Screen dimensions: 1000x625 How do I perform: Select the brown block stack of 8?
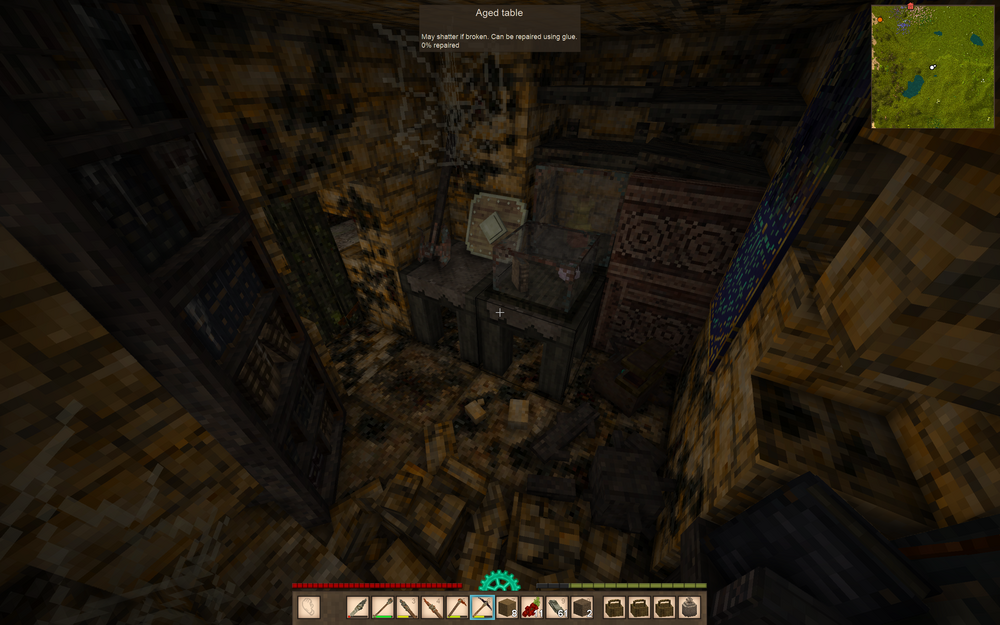(507, 607)
